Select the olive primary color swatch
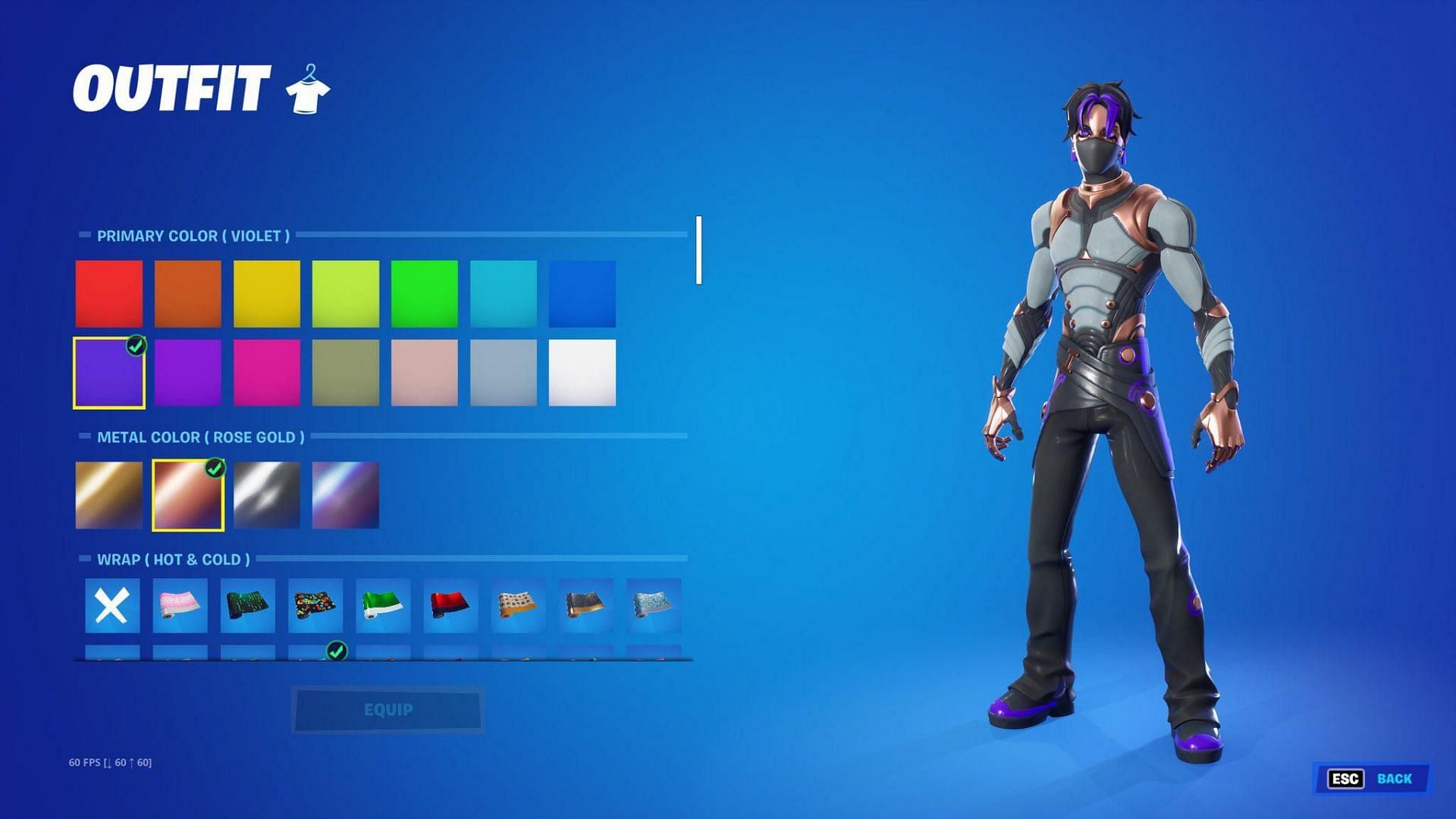This screenshot has height=819, width=1456. point(346,373)
